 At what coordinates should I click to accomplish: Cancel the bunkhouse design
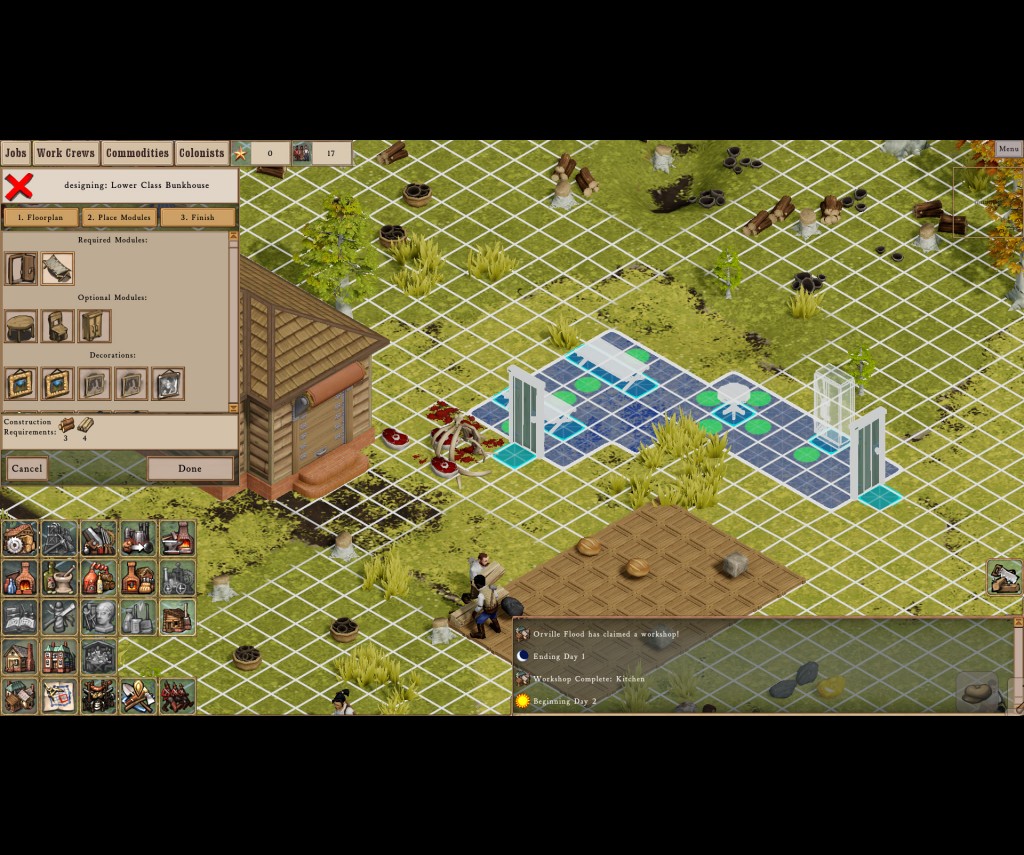27,468
